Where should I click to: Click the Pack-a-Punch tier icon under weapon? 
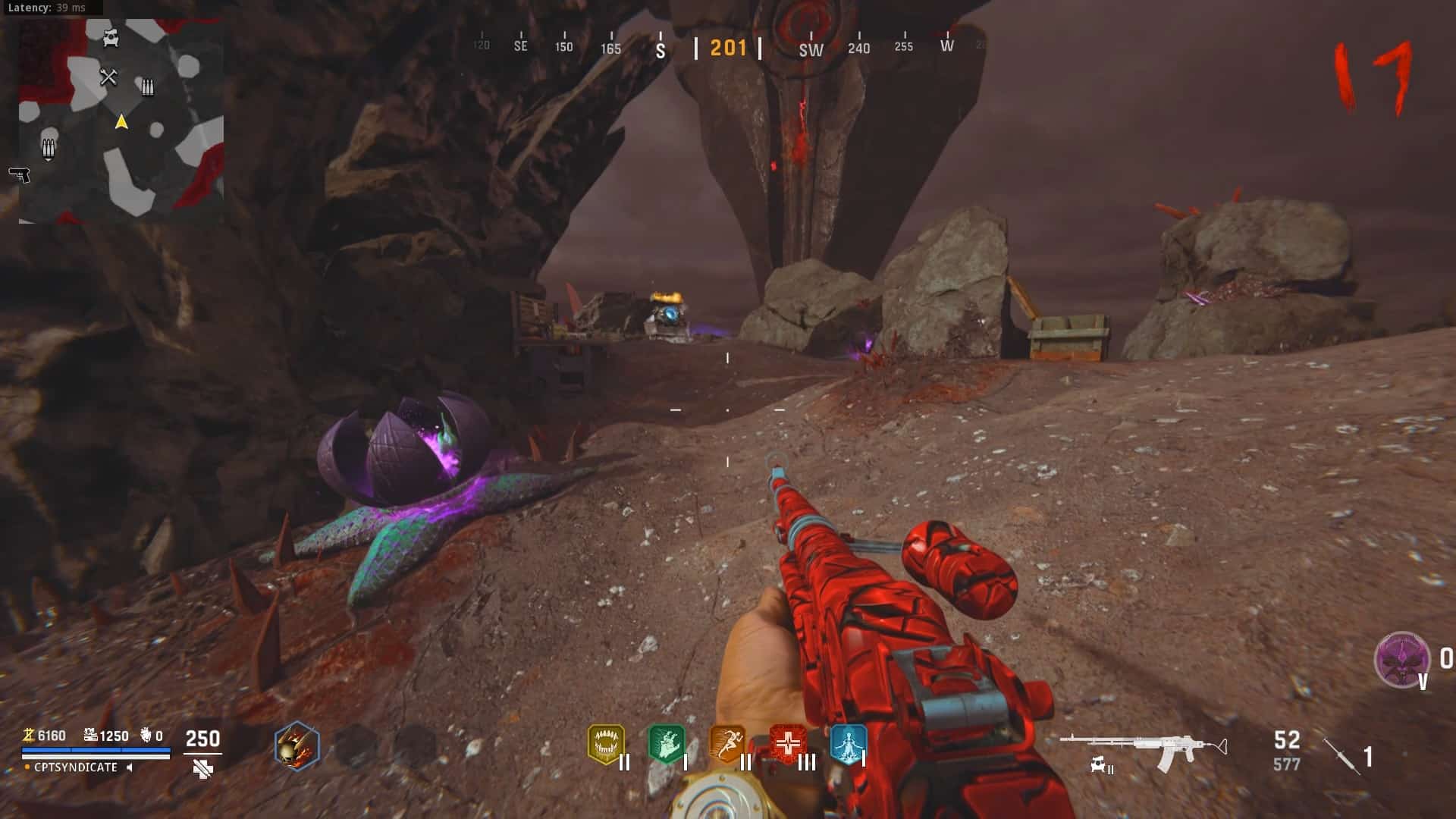coord(1100,767)
